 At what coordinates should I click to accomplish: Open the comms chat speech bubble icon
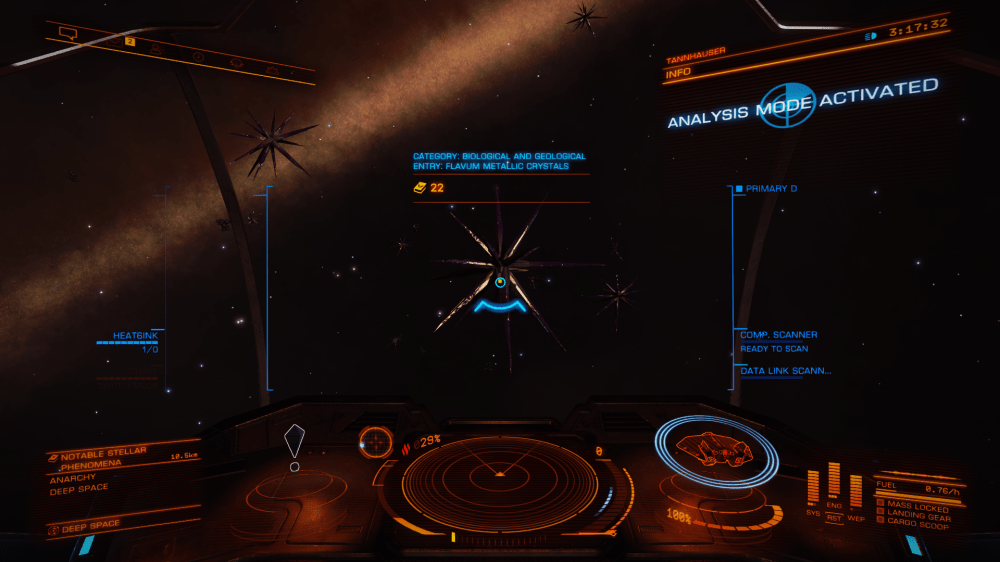tap(68, 33)
